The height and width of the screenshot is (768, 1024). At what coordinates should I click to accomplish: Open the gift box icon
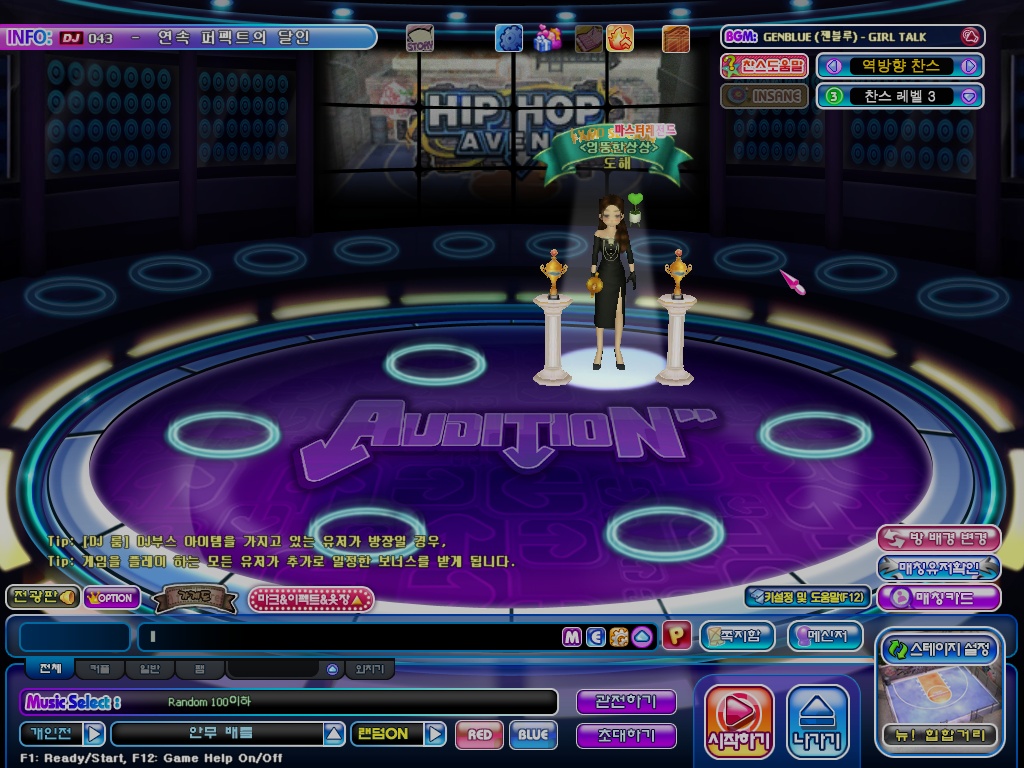tap(547, 38)
